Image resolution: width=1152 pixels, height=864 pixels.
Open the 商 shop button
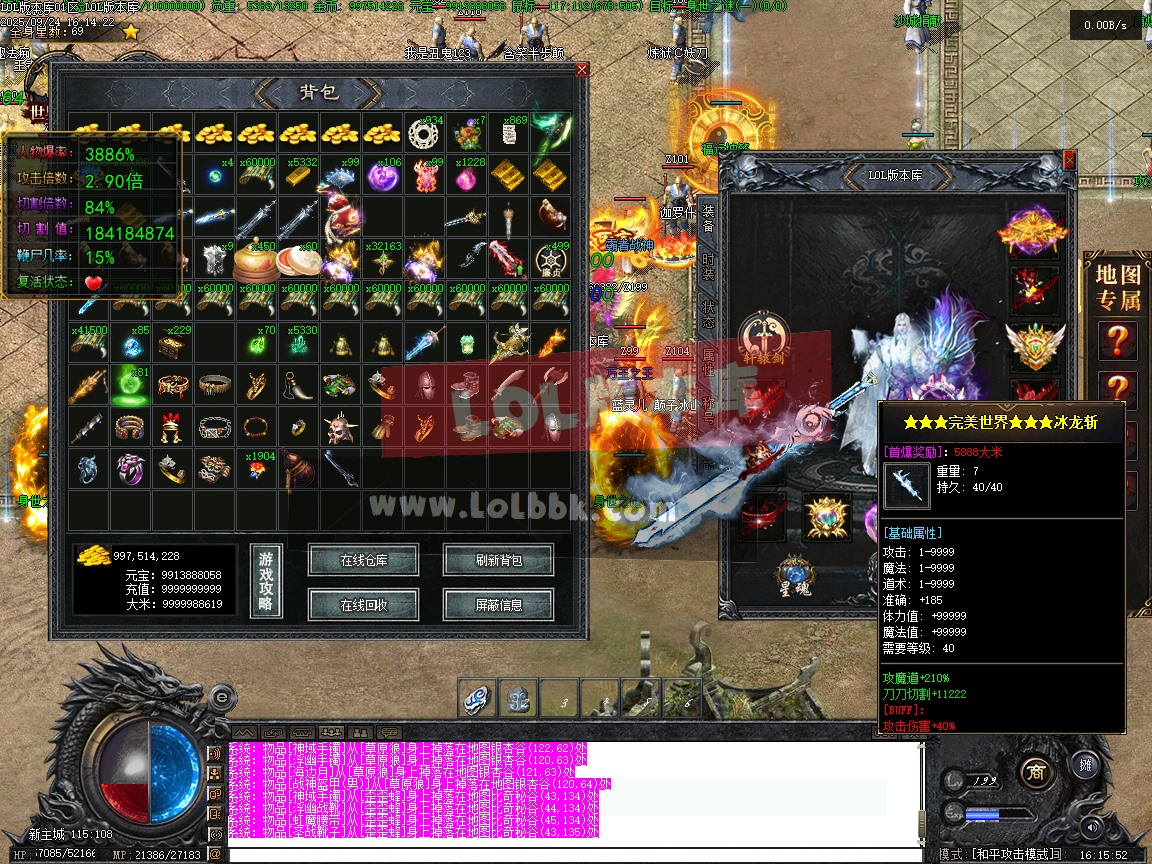tap(1035, 772)
